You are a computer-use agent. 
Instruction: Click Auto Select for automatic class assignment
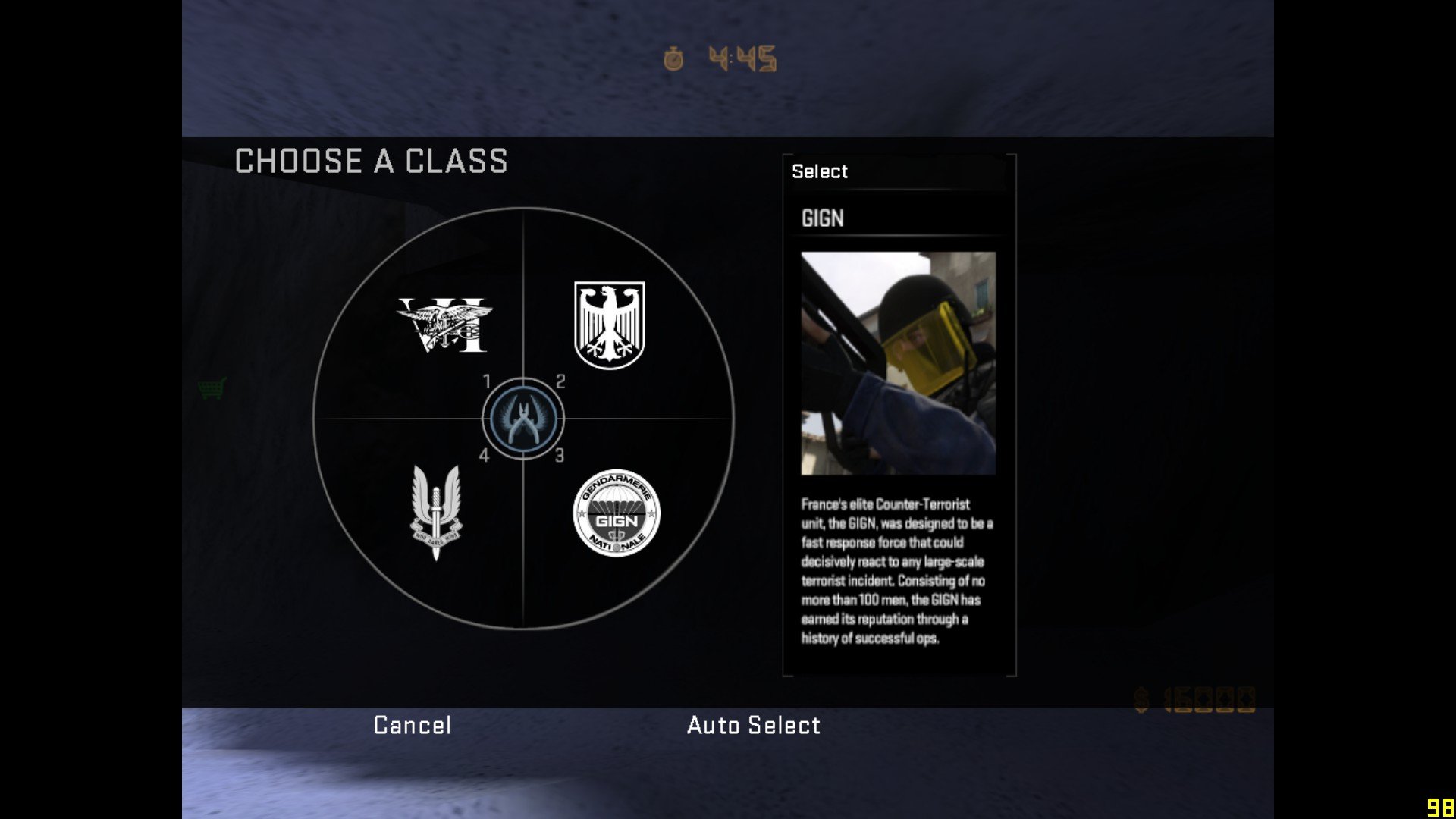753,726
